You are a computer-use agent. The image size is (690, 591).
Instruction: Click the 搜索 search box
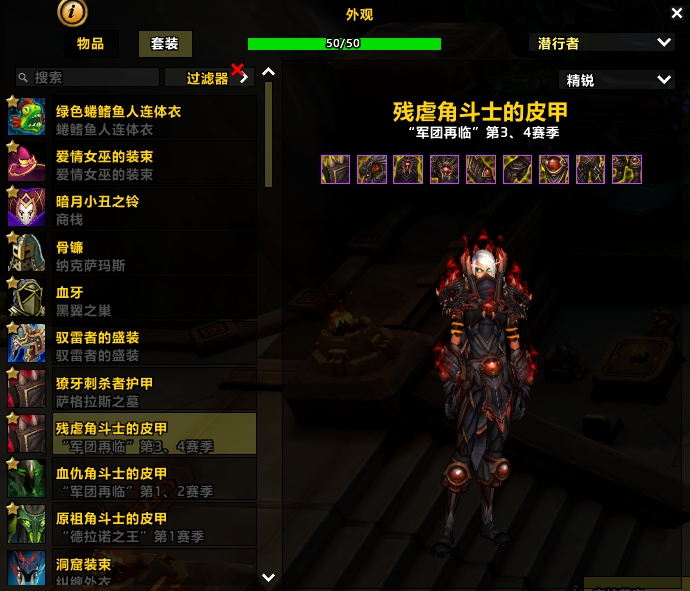tap(88, 77)
